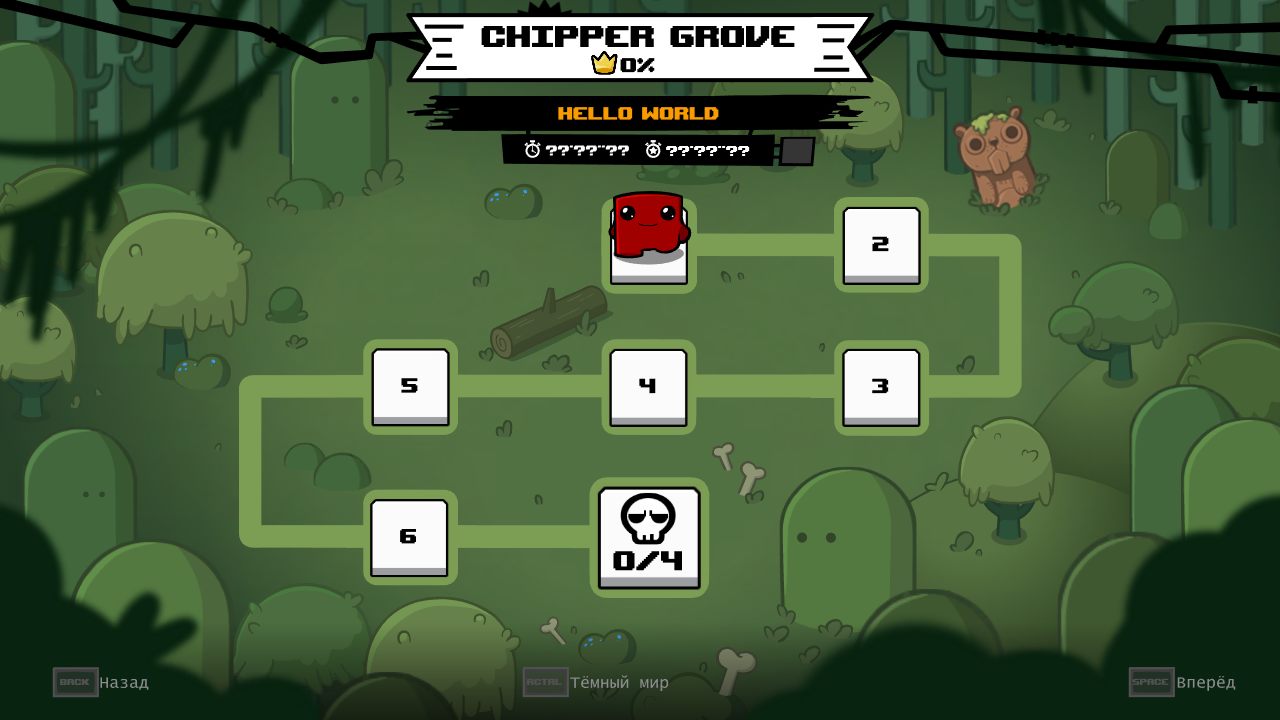Switch to Тёмный мир (dark world)
The image size is (1280, 720).
pos(620,682)
